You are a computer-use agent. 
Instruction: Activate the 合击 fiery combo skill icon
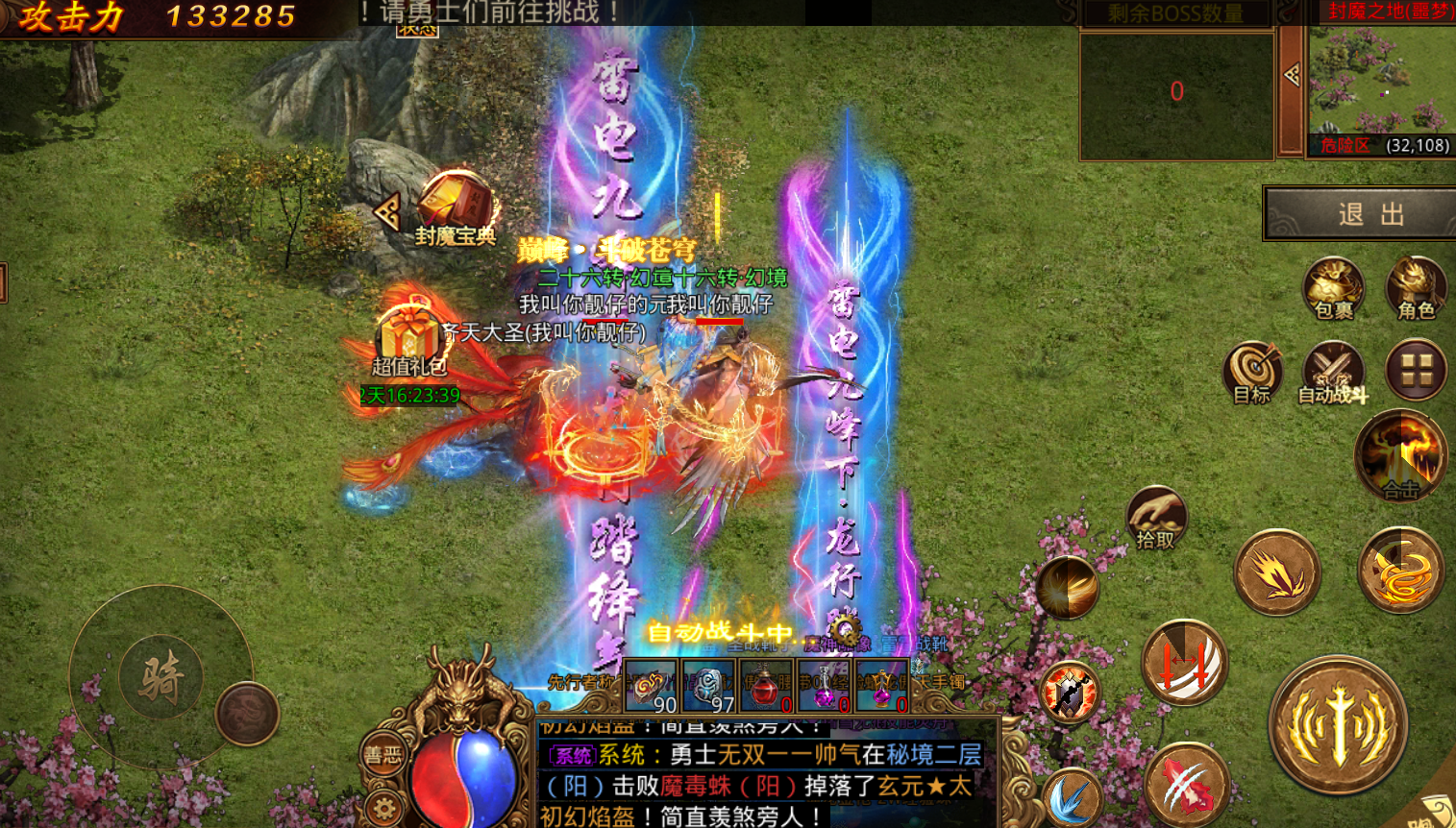pos(1399,456)
